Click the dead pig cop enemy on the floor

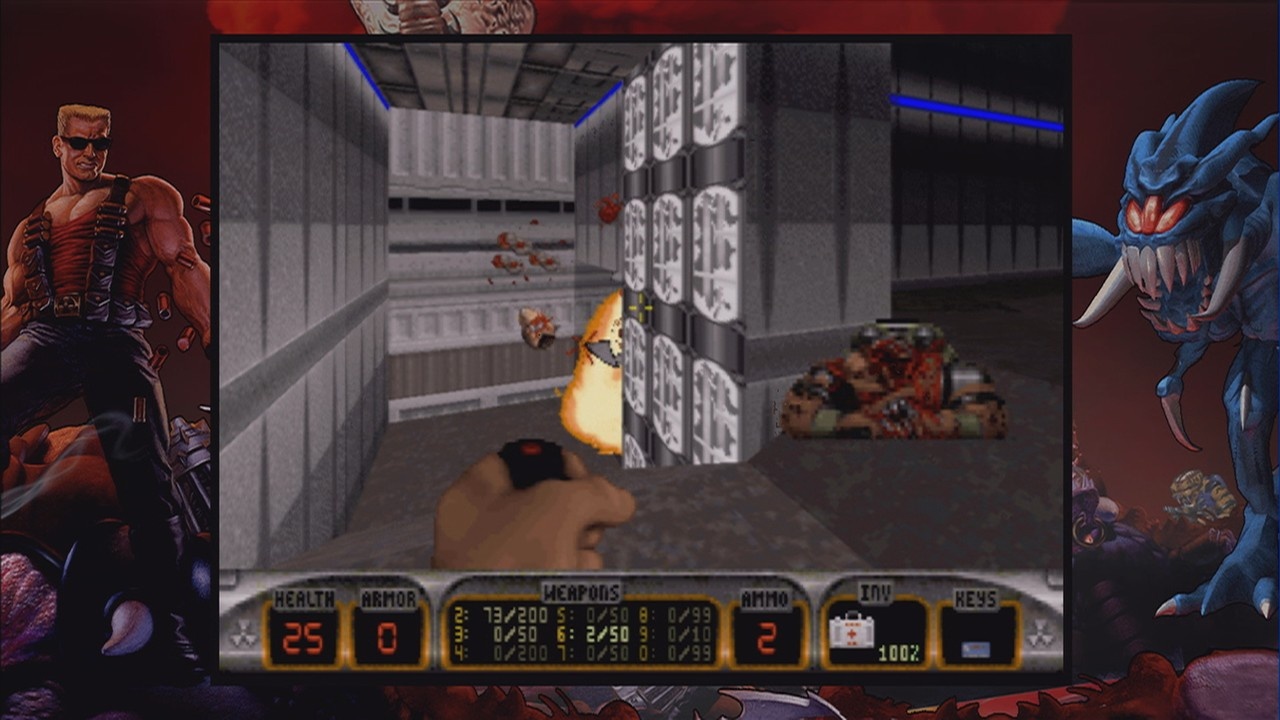895,385
